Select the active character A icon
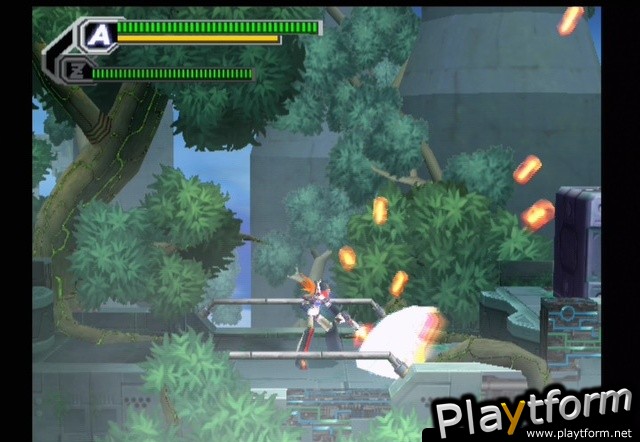This screenshot has height=442, width=640. coord(99,36)
